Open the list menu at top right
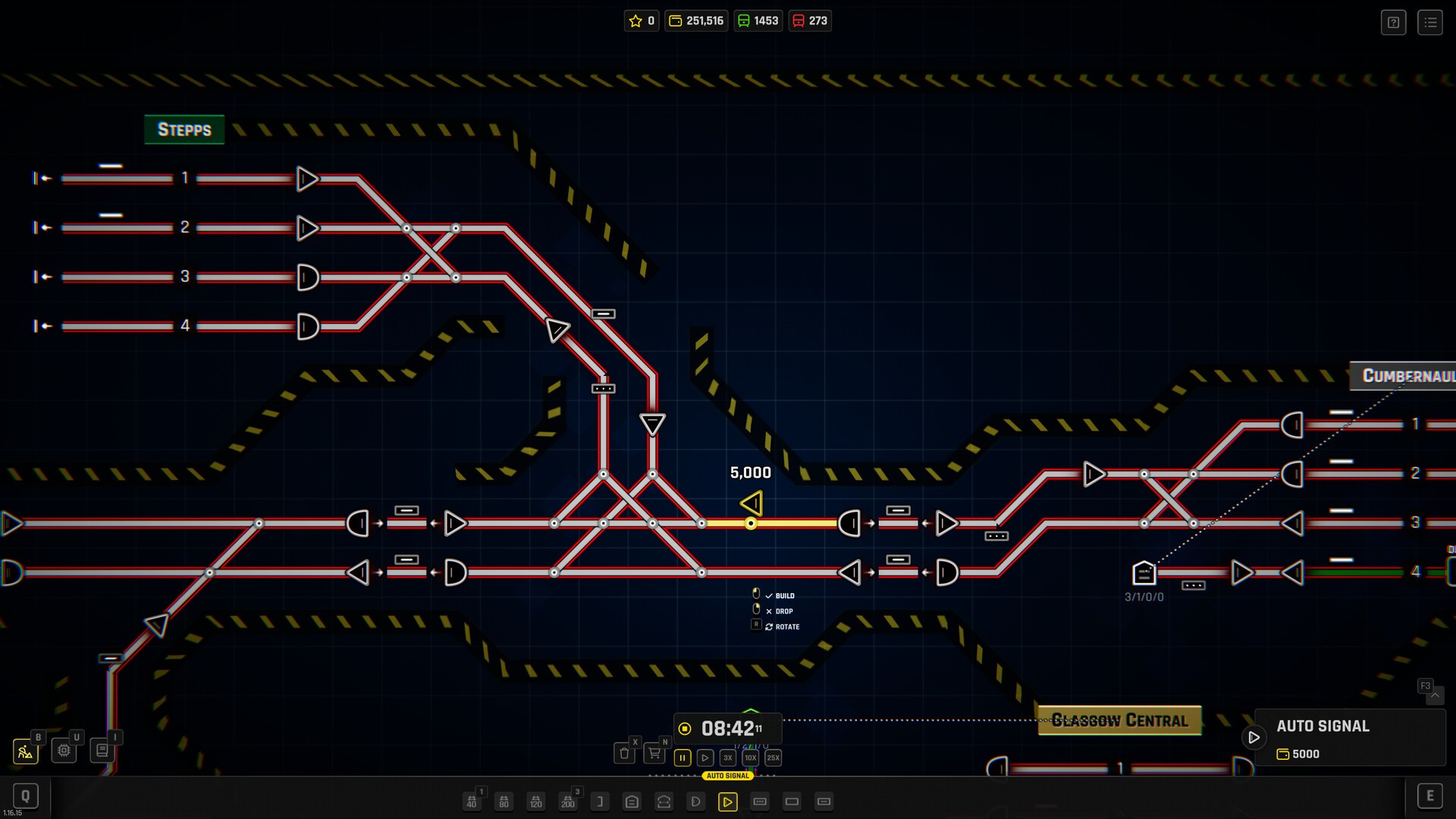1456x819 pixels. [1431, 22]
